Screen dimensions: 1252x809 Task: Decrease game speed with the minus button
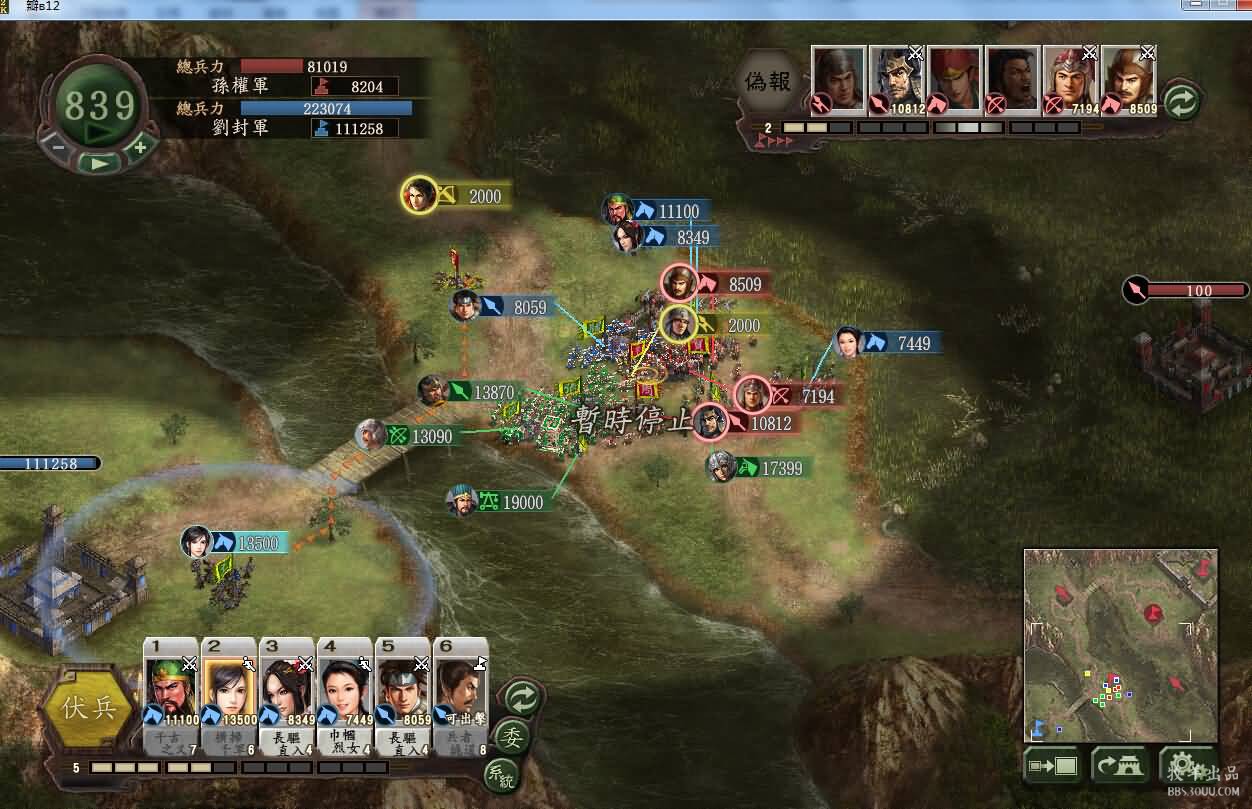click(58, 147)
